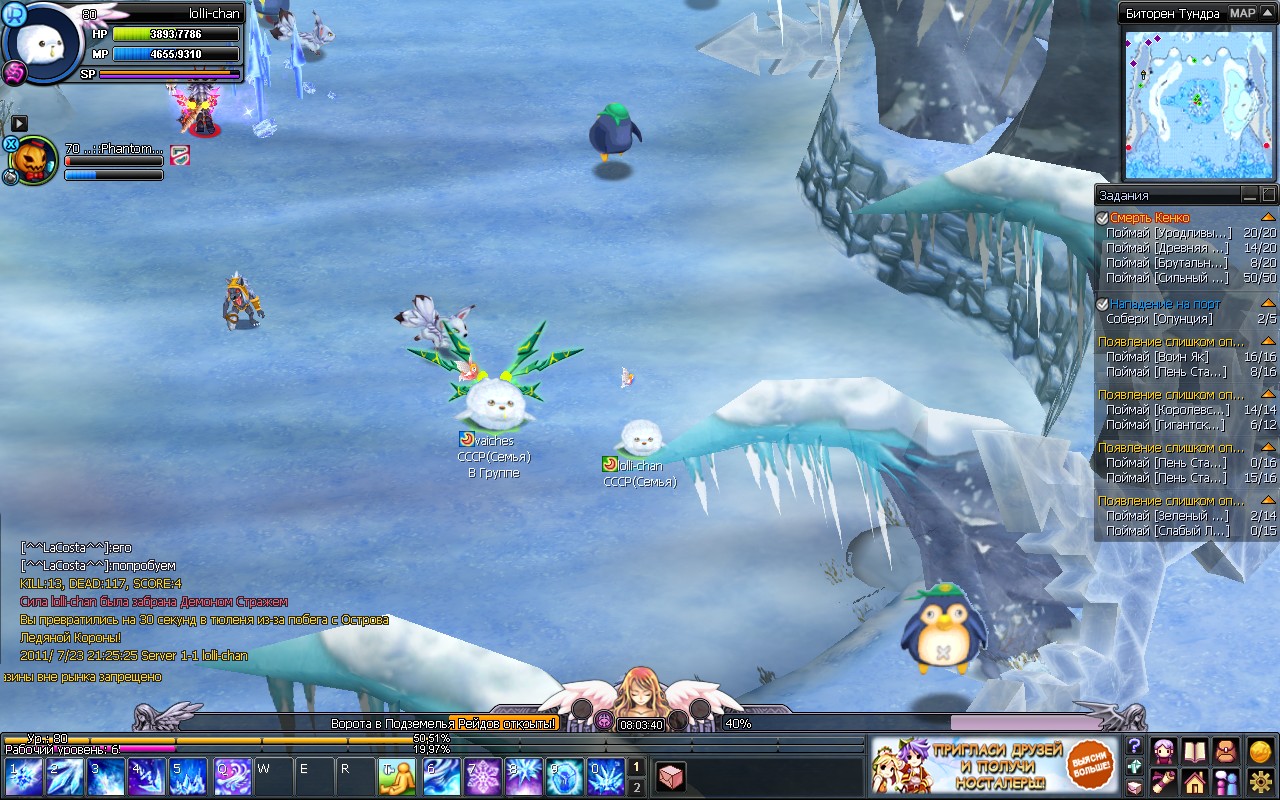Open the gear settings menu
Image resolution: width=1280 pixels, height=800 pixels.
[x=1260, y=781]
